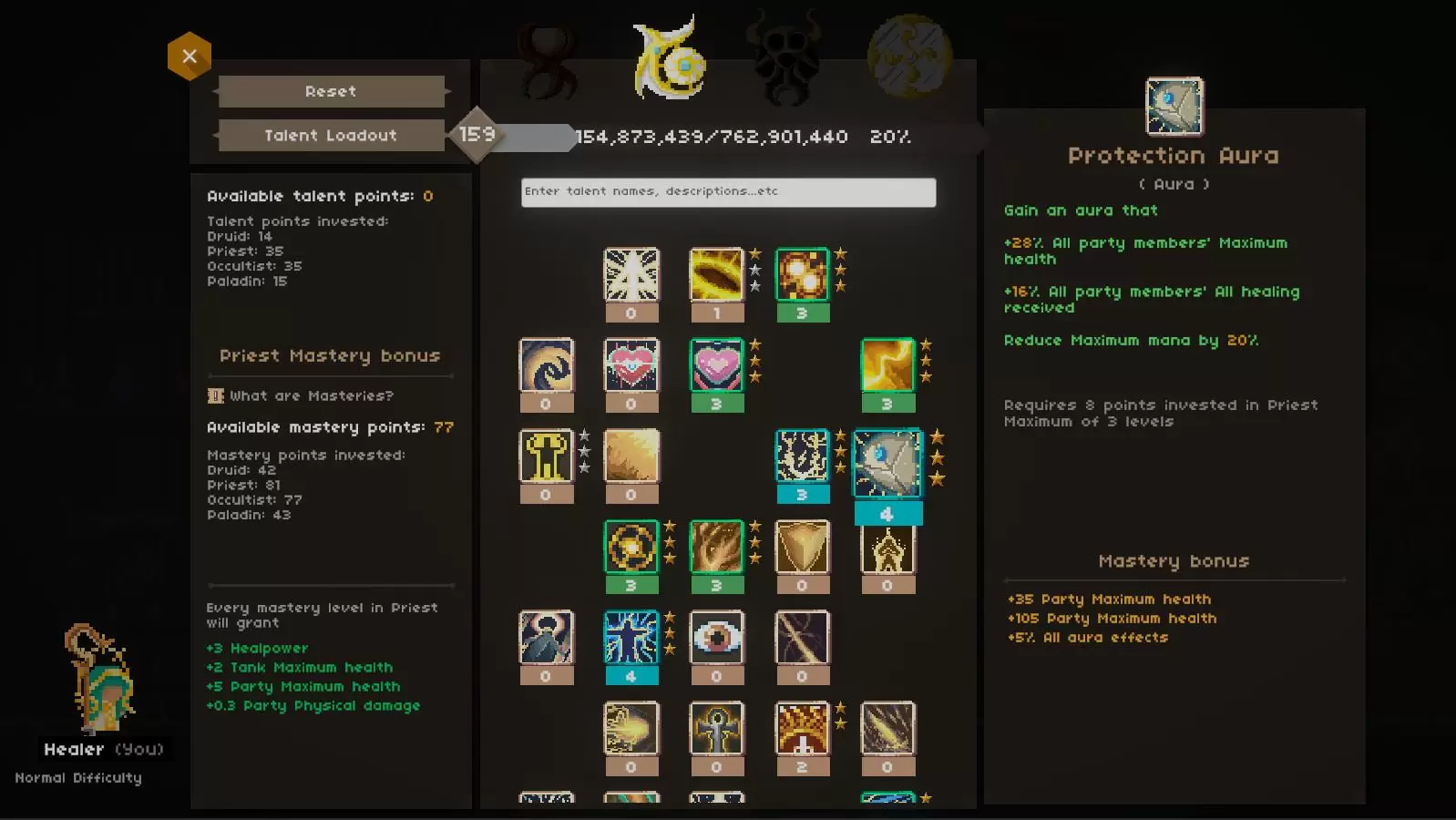
Task: Select the twin glowing orbs talent
Action: pyautogui.click(x=802, y=274)
